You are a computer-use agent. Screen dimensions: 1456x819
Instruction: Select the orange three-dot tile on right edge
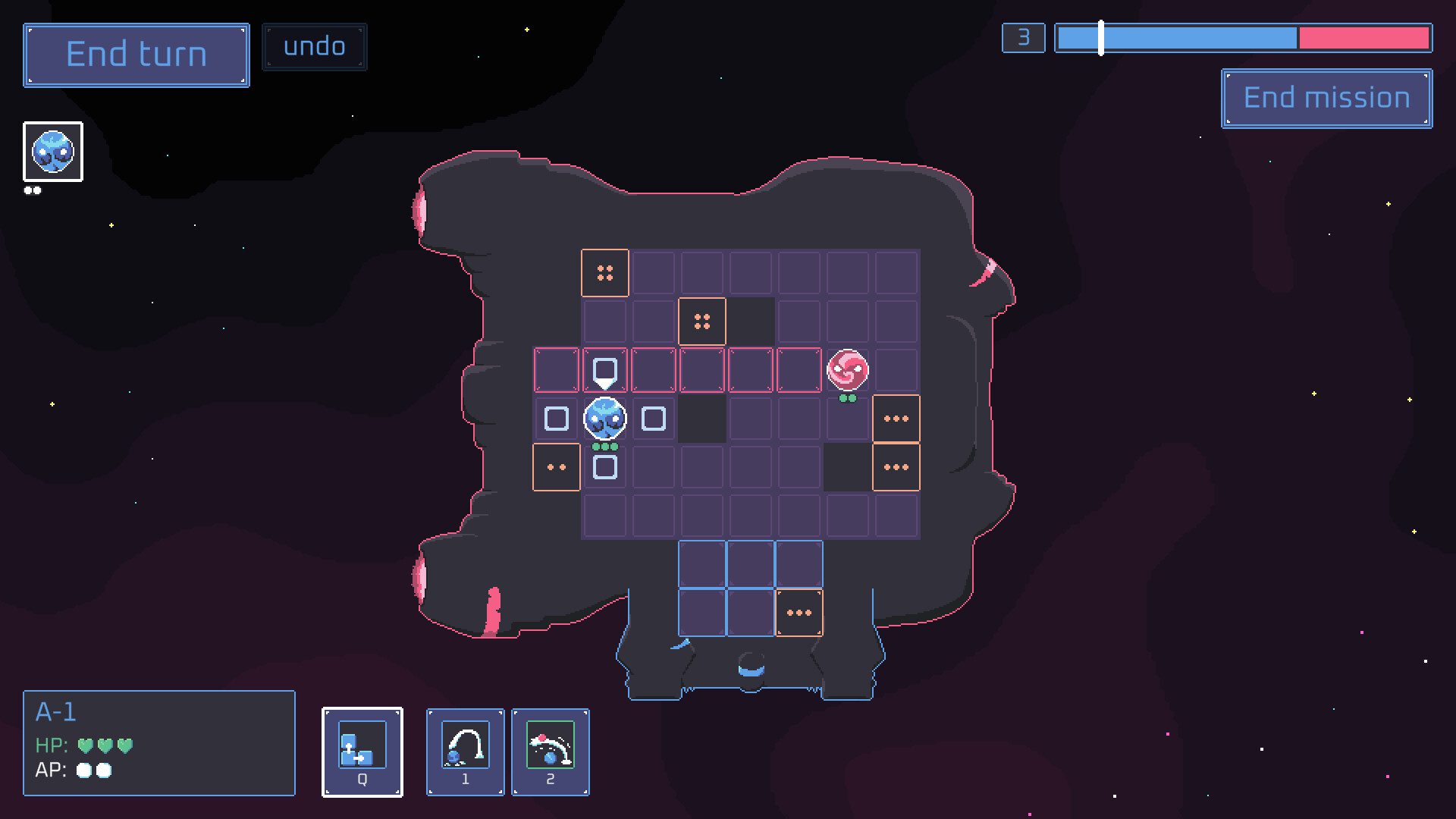click(x=896, y=418)
